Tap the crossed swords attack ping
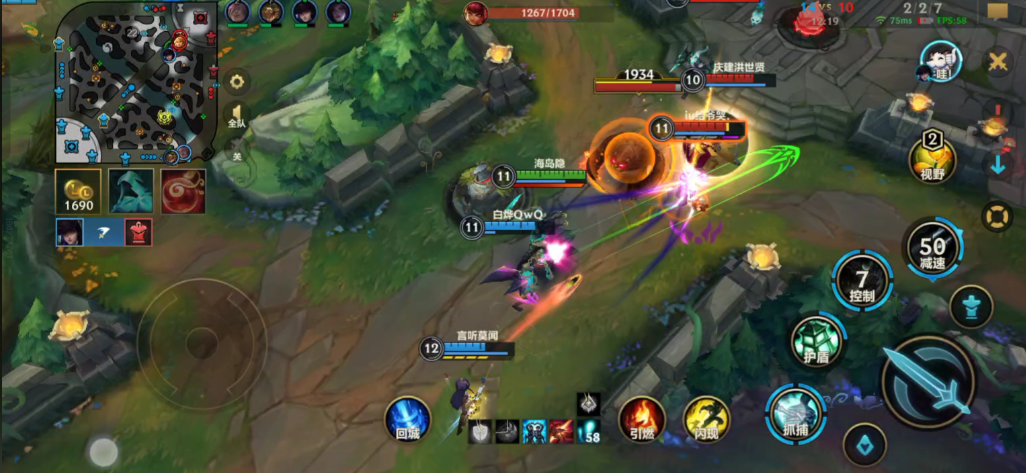The height and width of the screenshot is (473, 1026). click(x=997, y=62)
